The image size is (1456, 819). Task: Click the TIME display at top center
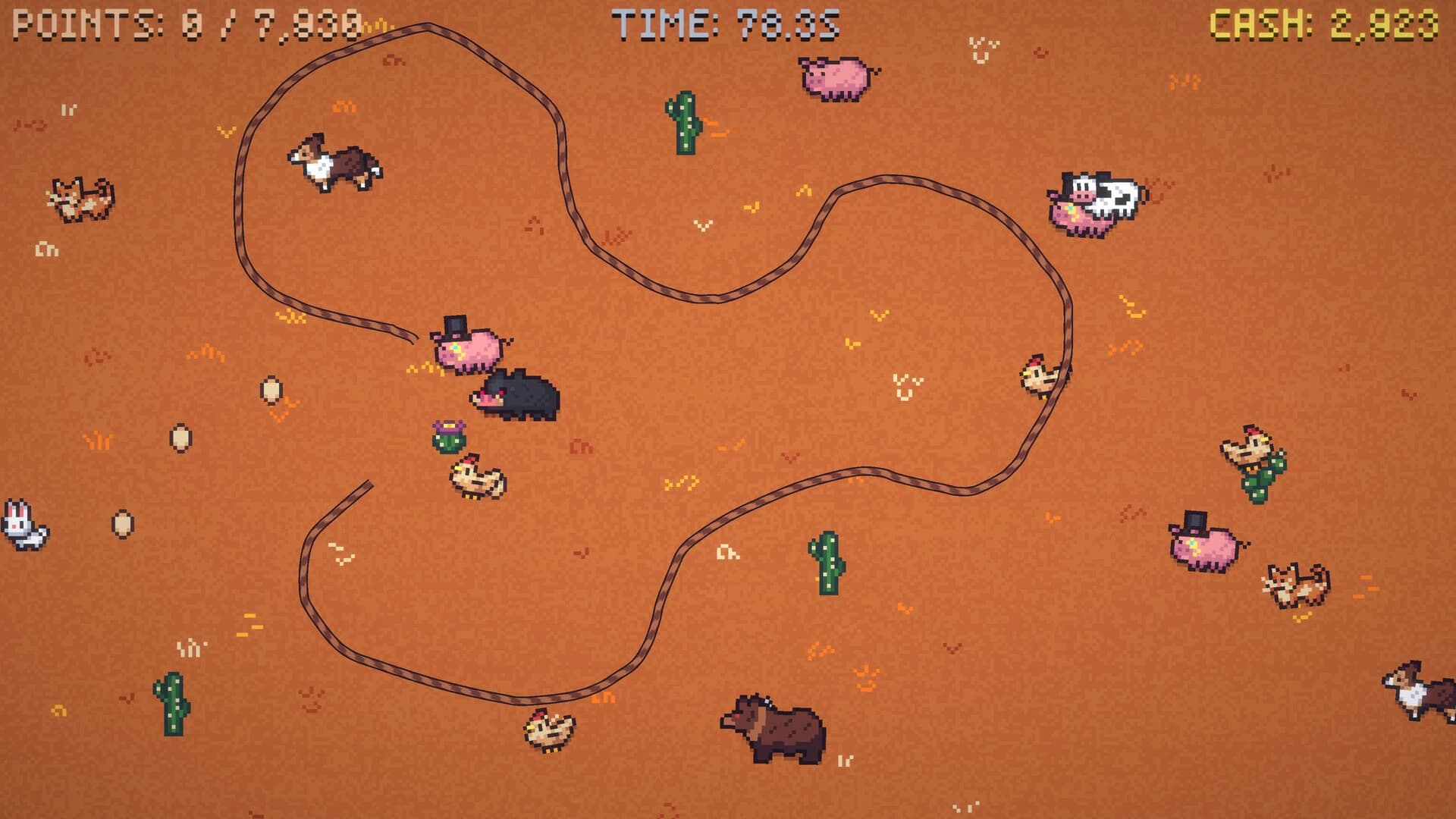point(724,21)
